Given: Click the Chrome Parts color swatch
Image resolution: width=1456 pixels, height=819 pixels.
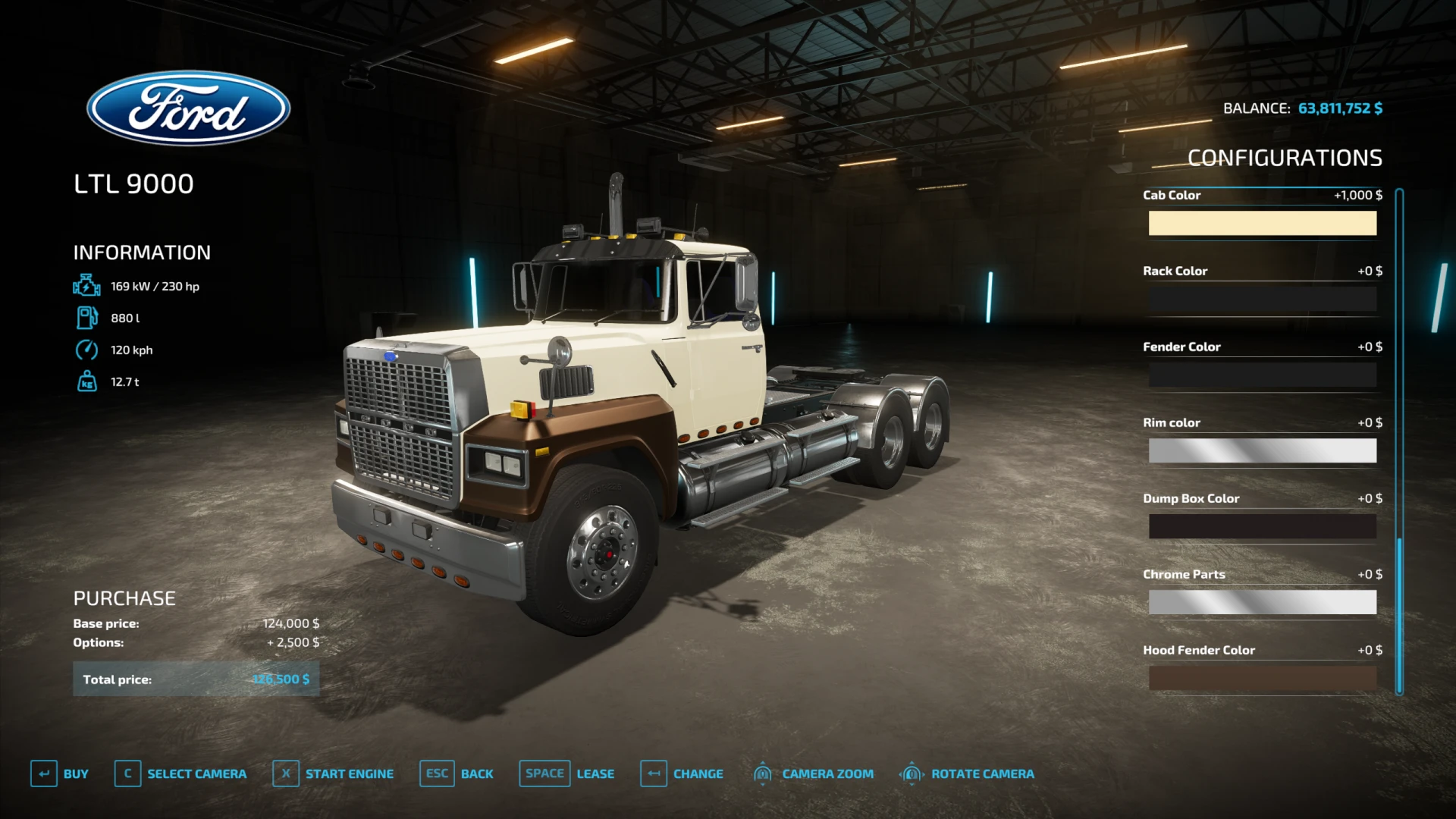Looking at the screenshot, I should [x=1262, y=602].
